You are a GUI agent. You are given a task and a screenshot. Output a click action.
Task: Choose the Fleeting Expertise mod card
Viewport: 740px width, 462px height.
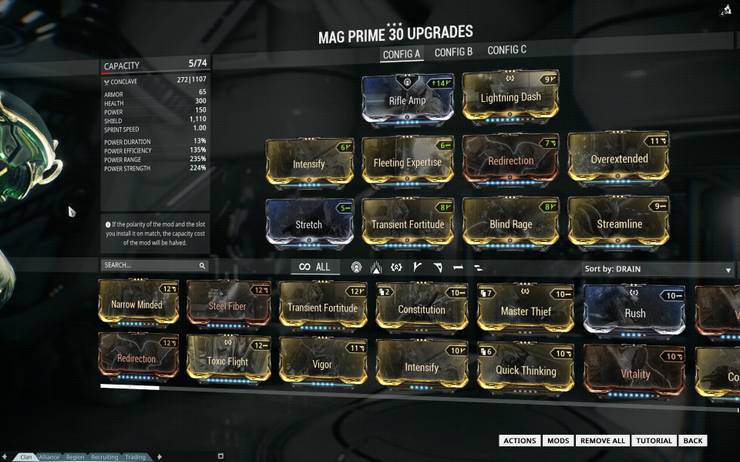(408, 162)
